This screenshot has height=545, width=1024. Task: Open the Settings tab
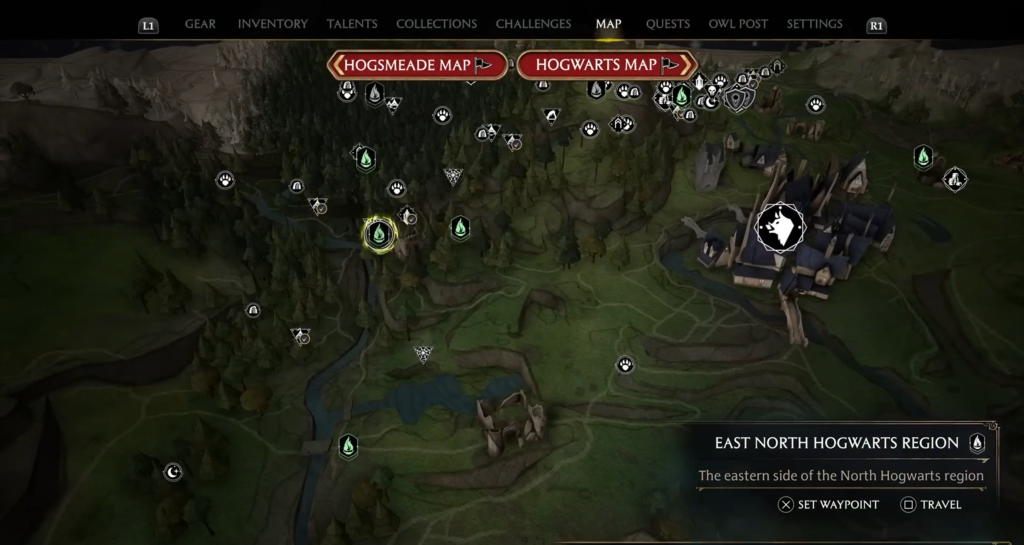pos(814,24)
